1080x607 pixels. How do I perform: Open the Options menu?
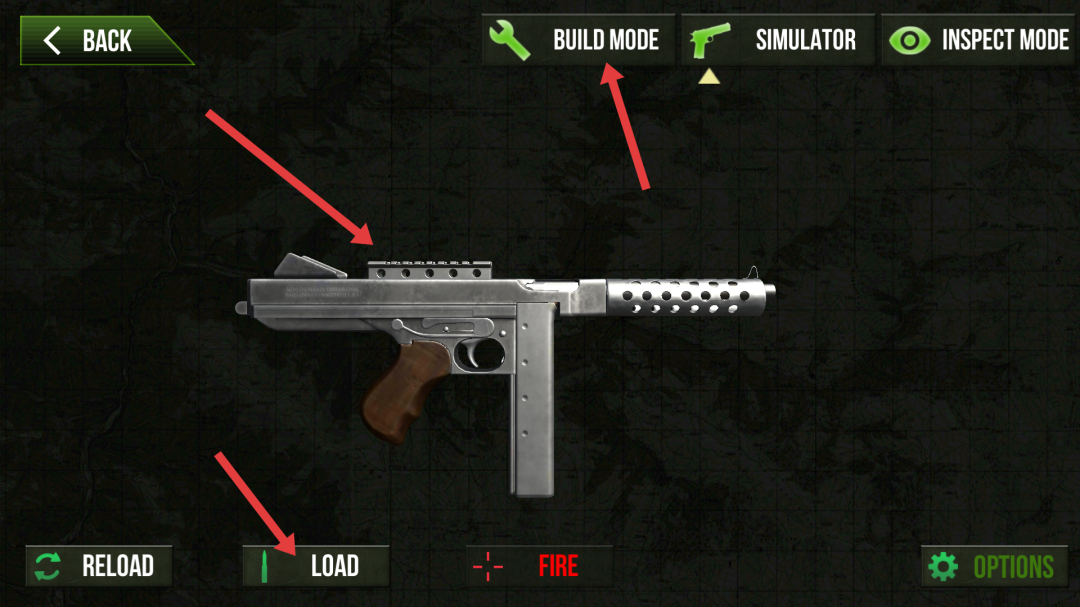pos(994,567)
